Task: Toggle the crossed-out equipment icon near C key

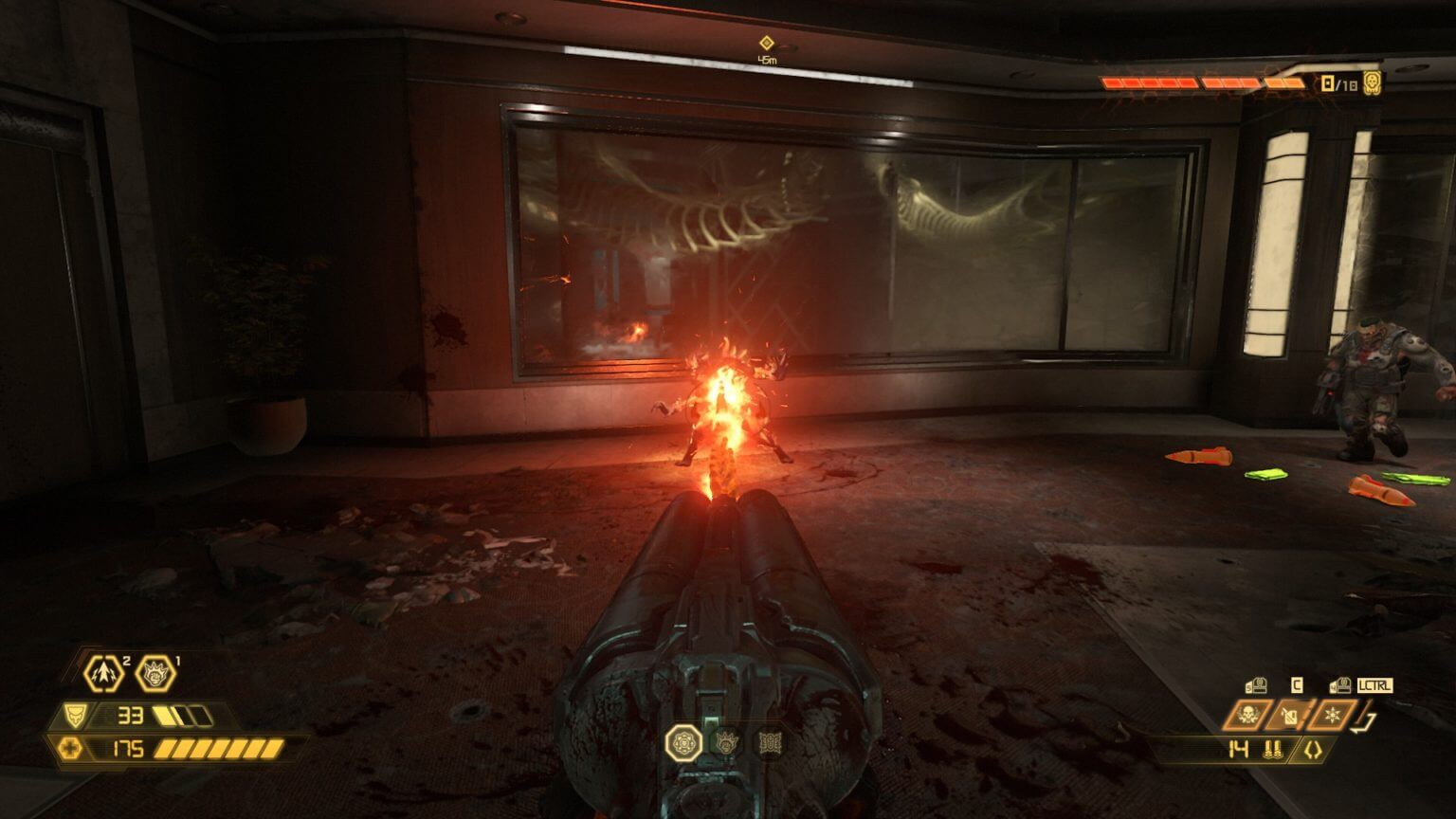Action: 1289,716
